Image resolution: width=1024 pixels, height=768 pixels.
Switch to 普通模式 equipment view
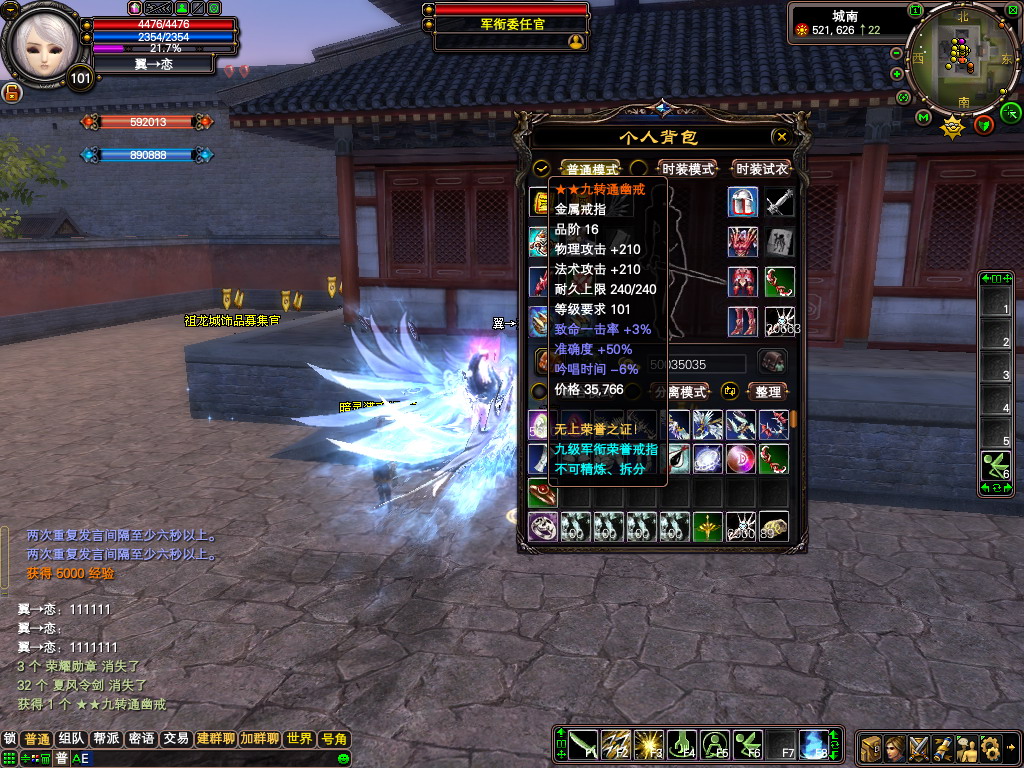tap(592, 169)
